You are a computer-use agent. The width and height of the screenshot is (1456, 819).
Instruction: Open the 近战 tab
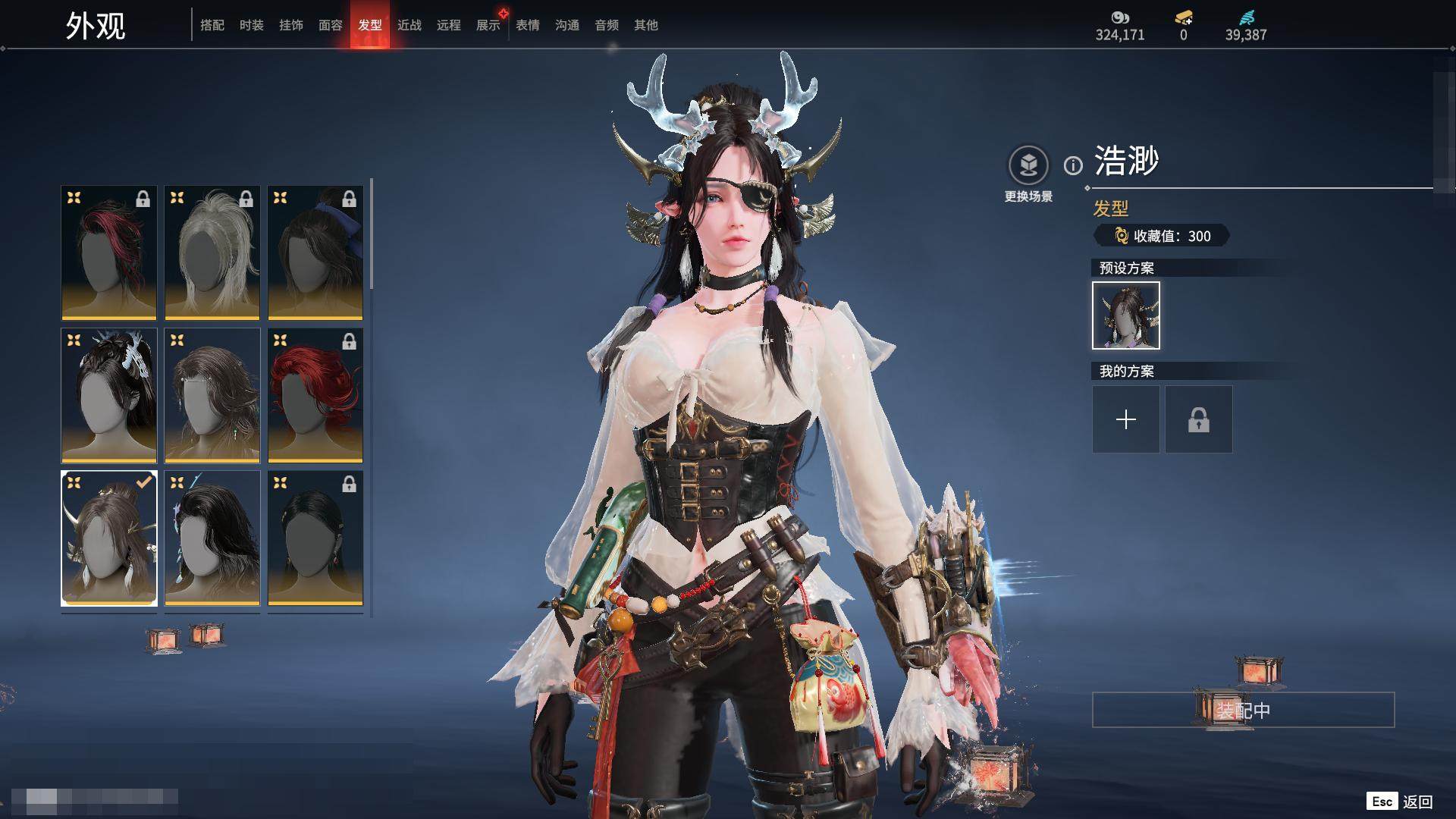click(x=409, y=25)
